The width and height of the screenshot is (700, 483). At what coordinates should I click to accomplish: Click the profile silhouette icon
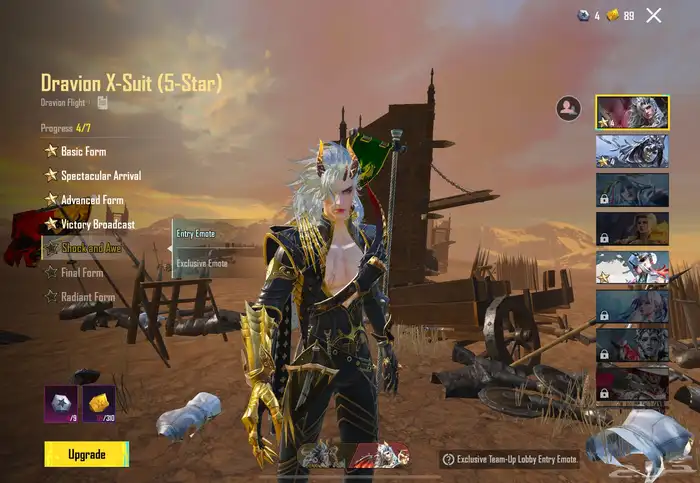coord(569,109)
